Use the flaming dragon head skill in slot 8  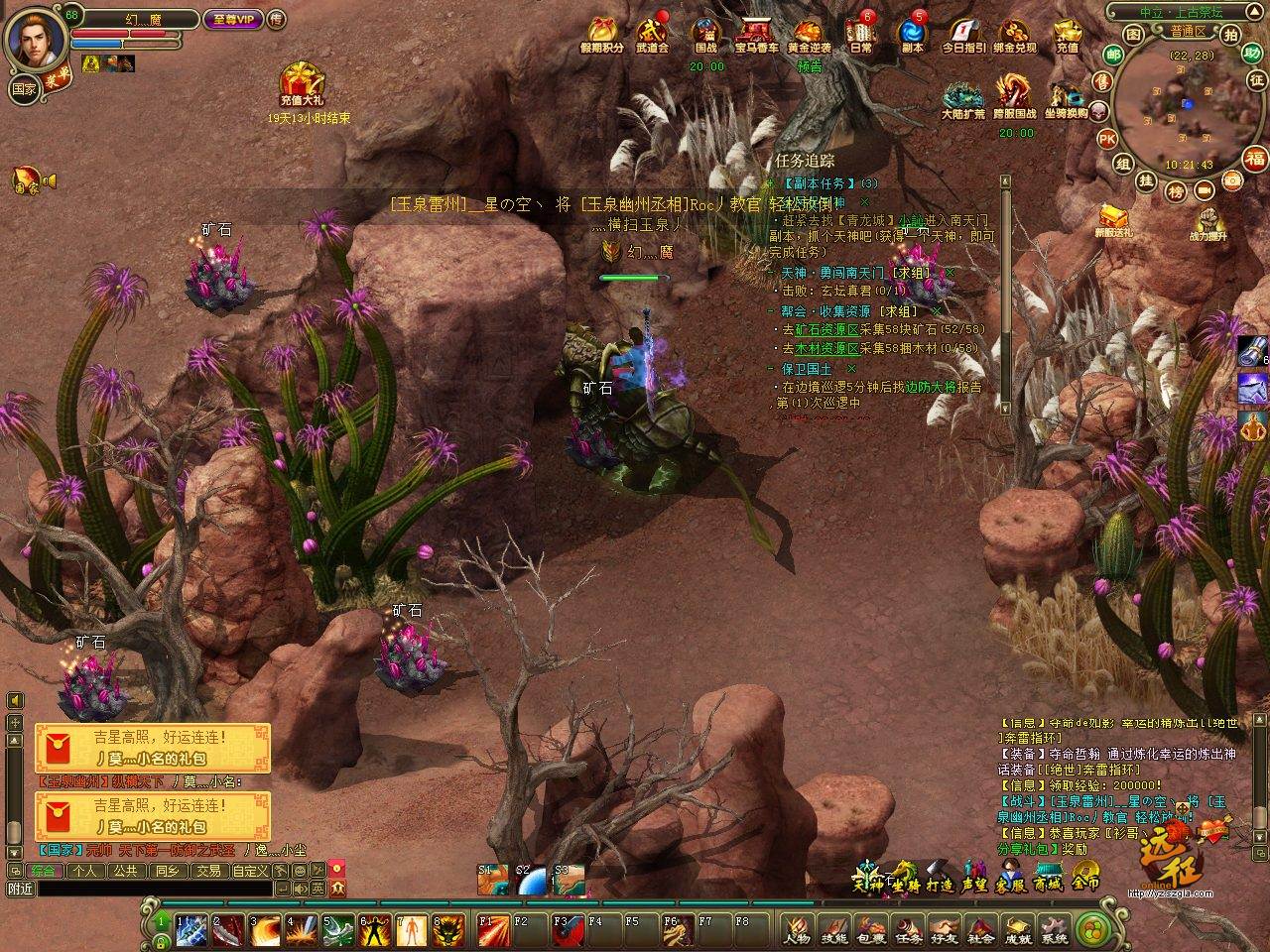point(449,930)
